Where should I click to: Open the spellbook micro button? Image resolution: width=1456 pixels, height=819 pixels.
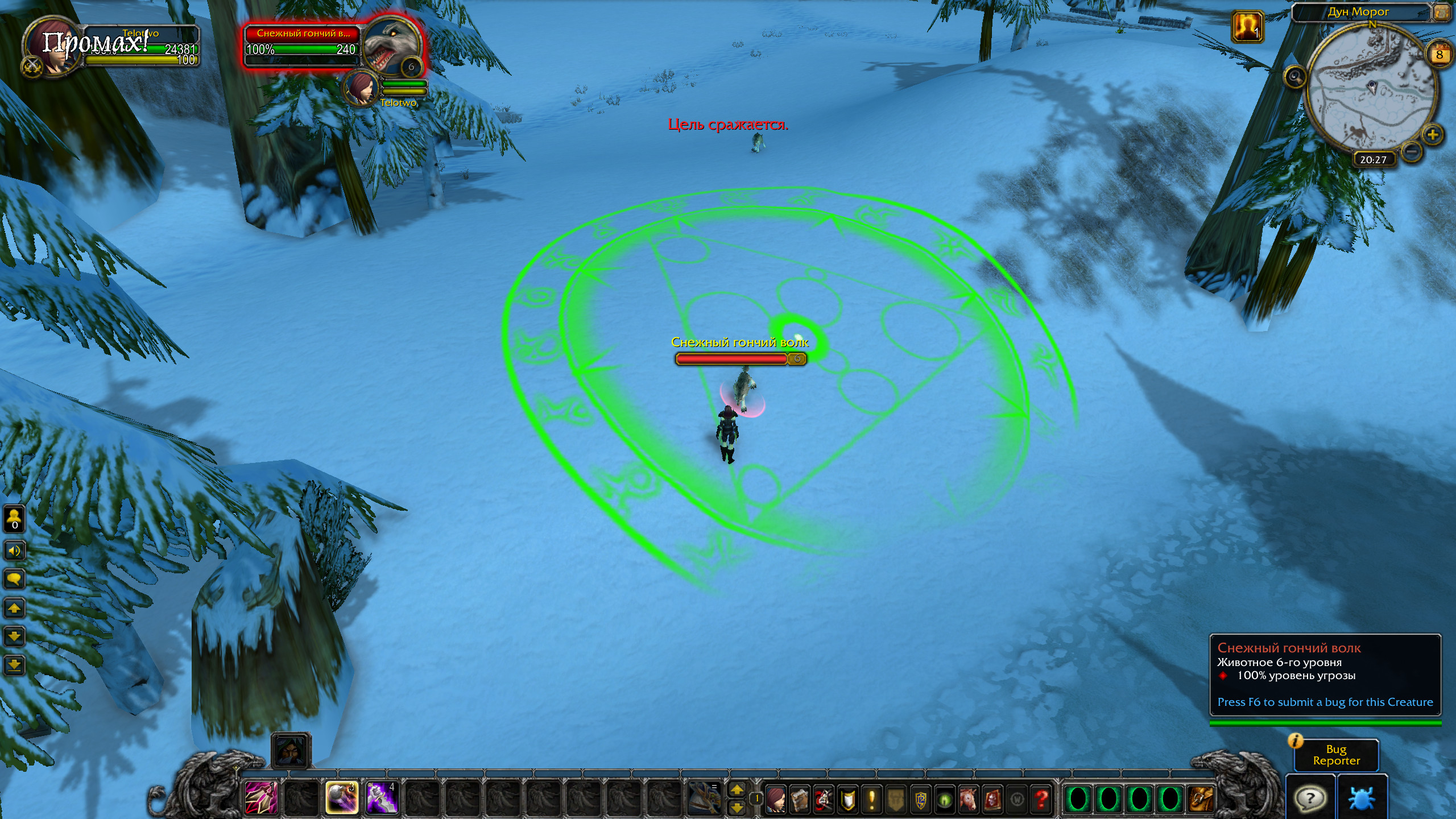coord(800,800)
